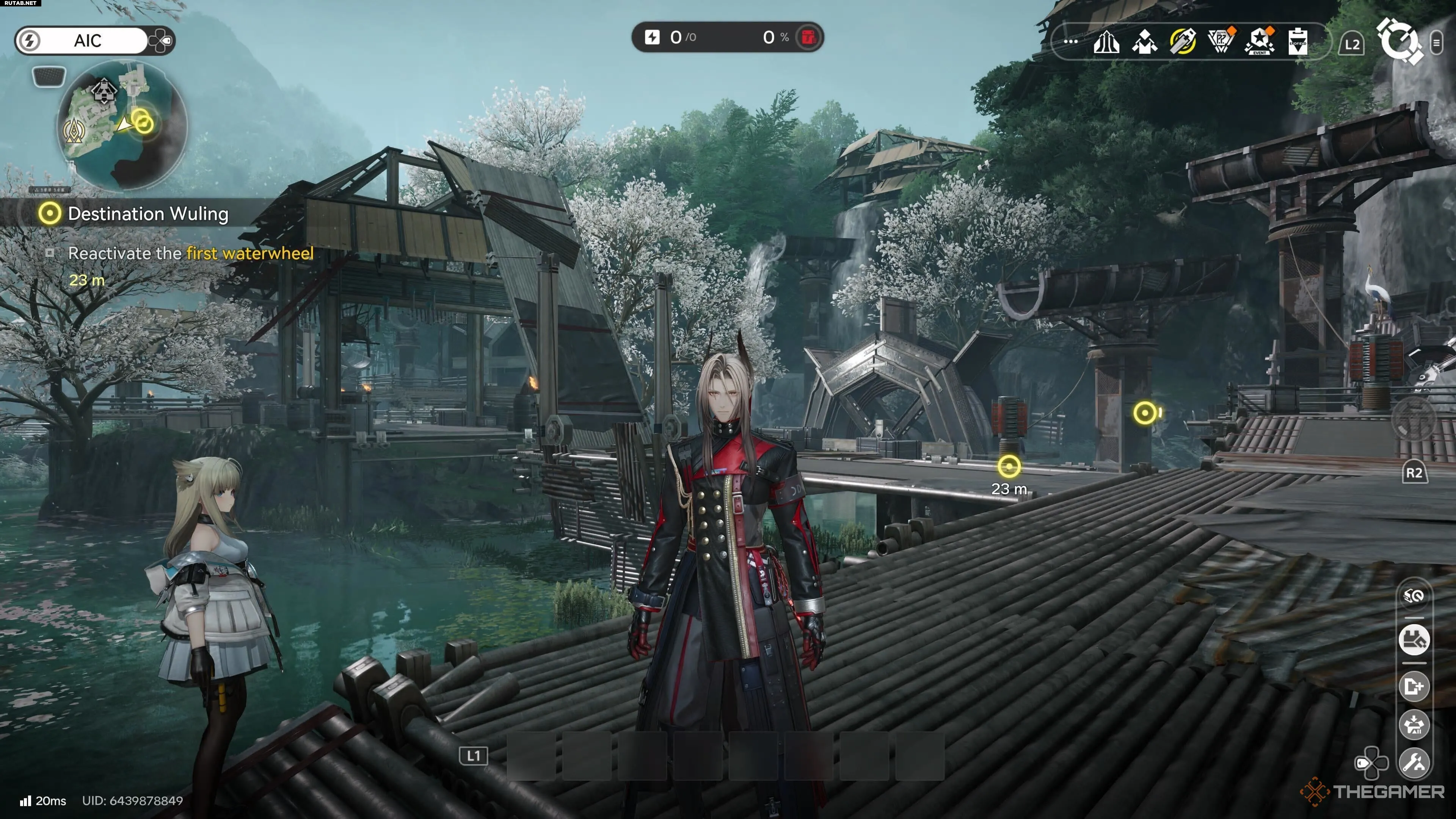This screenshot has width=1456, height=819.
Task: Click the red power grid icon
Action: [x=808, y=37]
